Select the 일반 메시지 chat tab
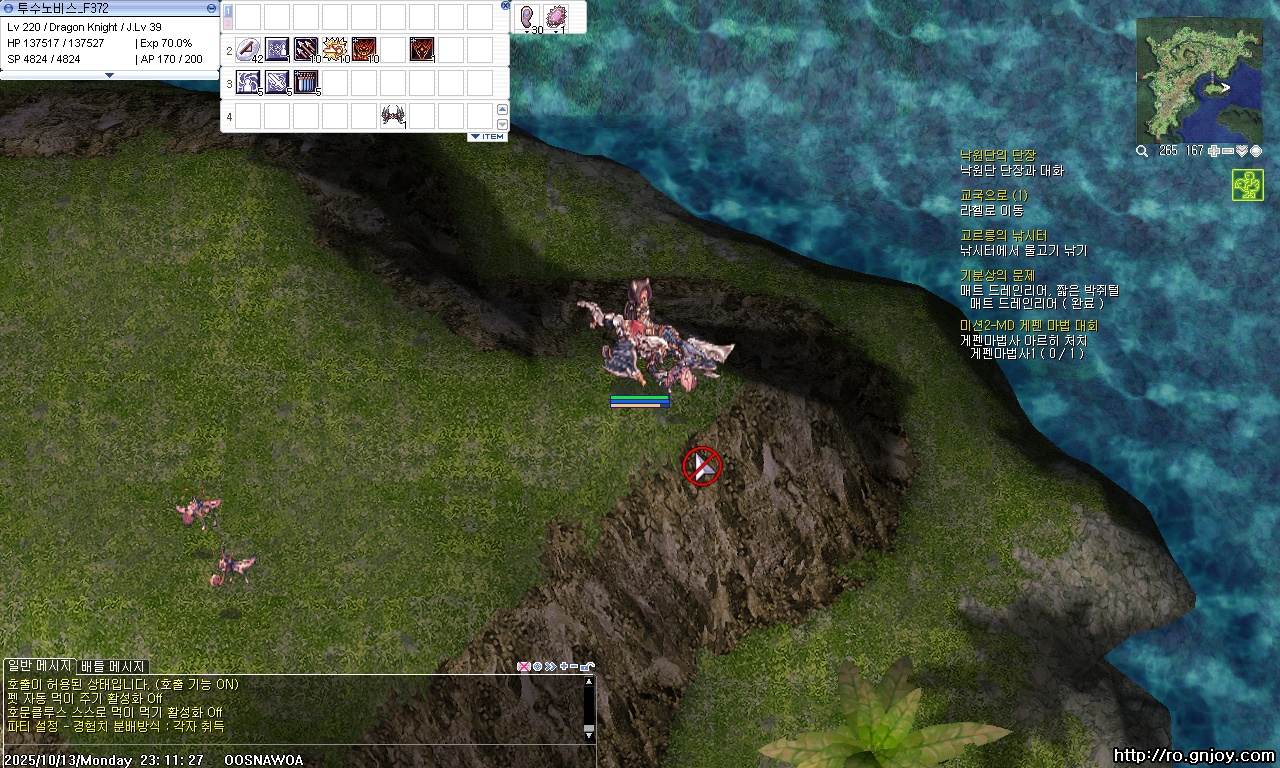1280x768 pixels. point(38,666)
